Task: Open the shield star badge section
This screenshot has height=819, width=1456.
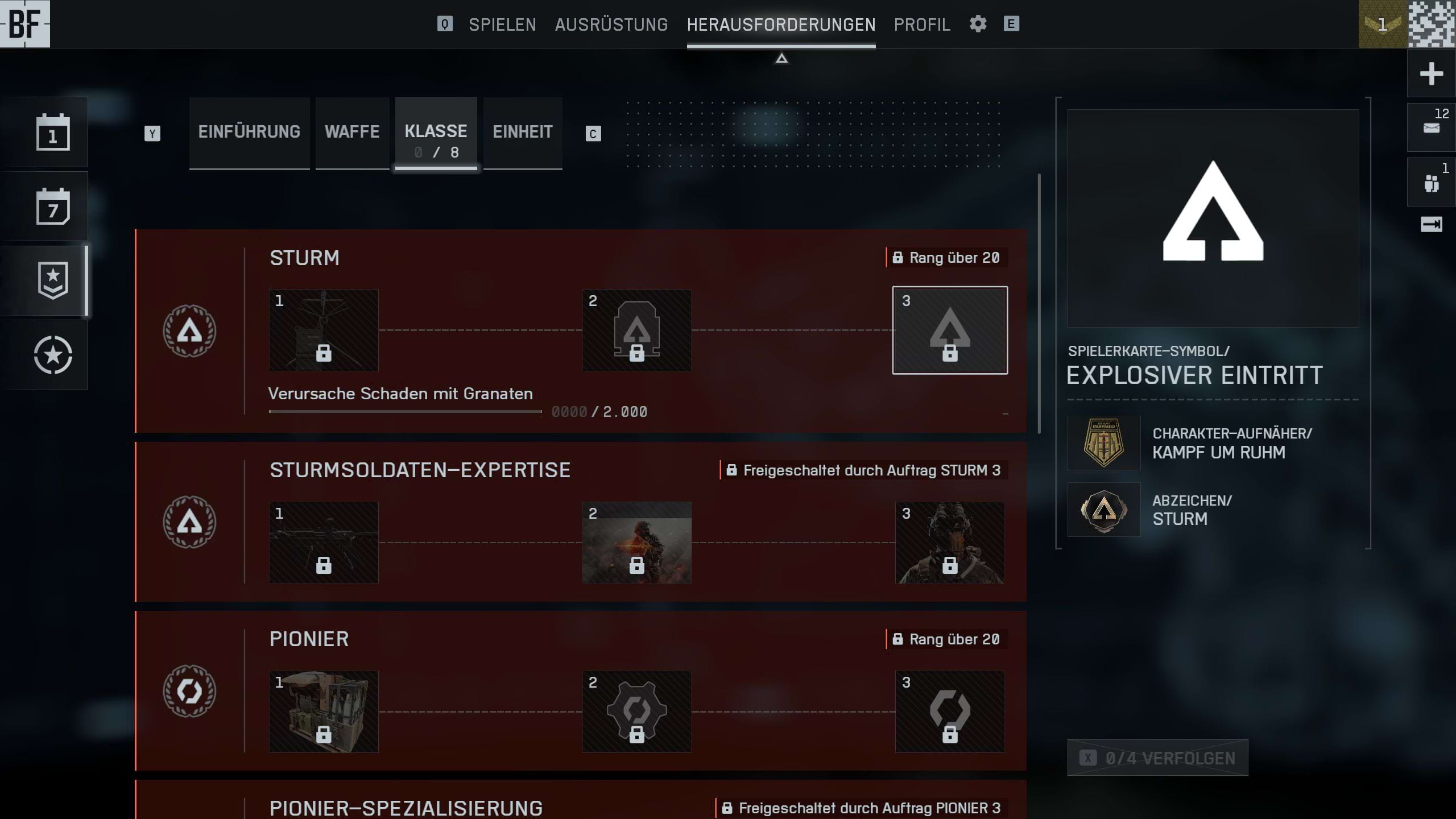Action: point(53,280)
